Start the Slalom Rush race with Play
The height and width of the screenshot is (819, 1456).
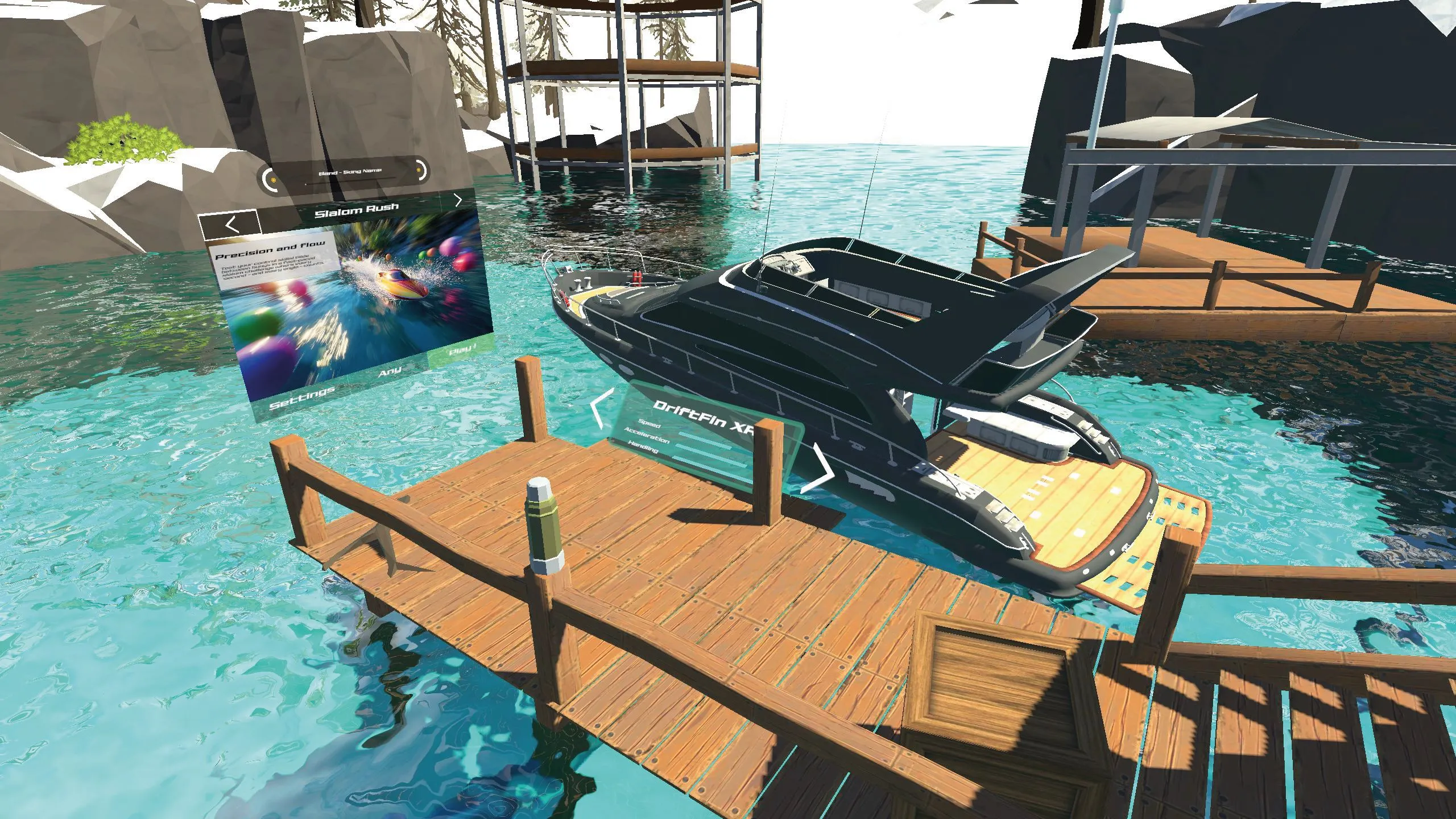tap(461, 351)
